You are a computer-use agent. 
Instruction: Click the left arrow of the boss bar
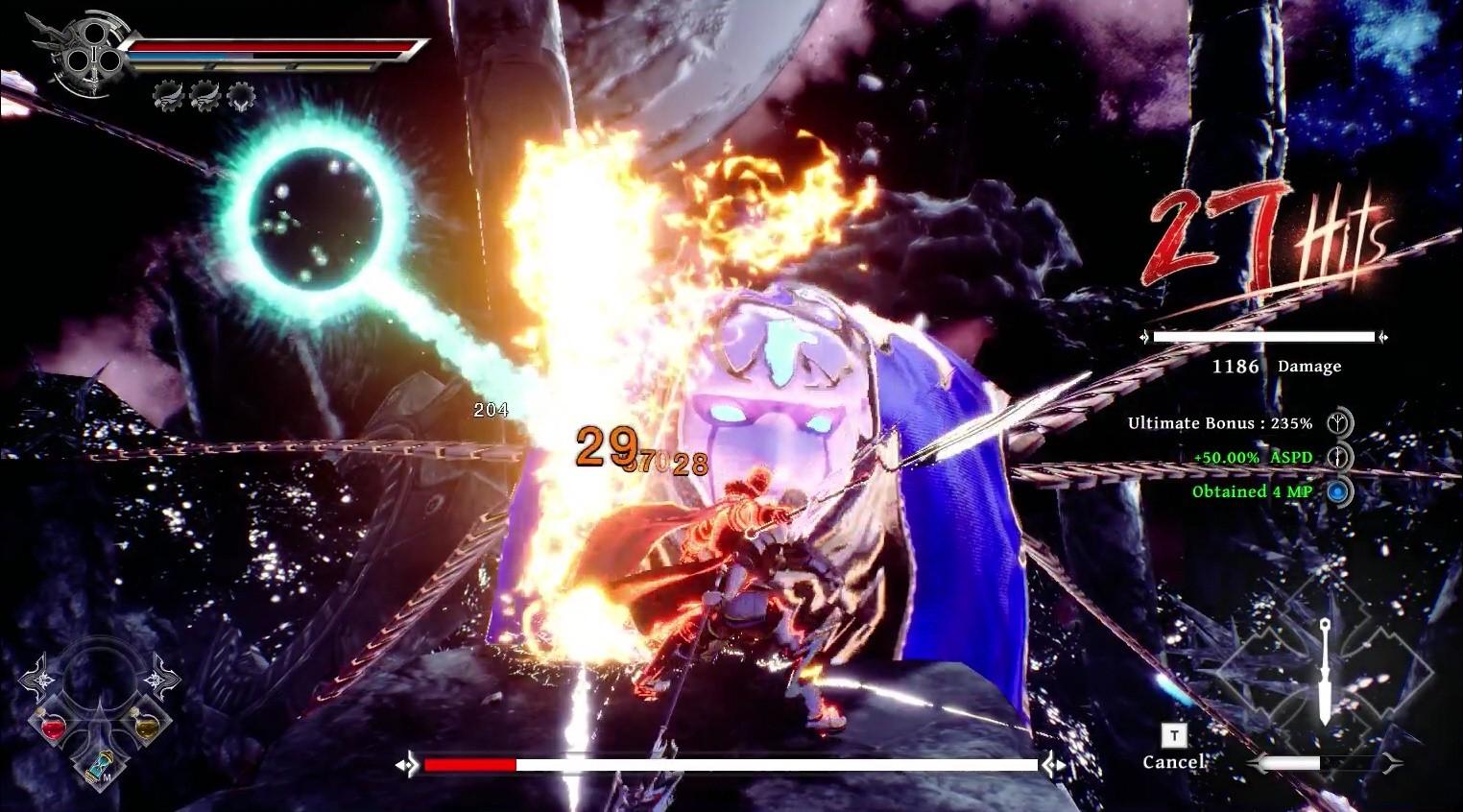pos(407,765)
